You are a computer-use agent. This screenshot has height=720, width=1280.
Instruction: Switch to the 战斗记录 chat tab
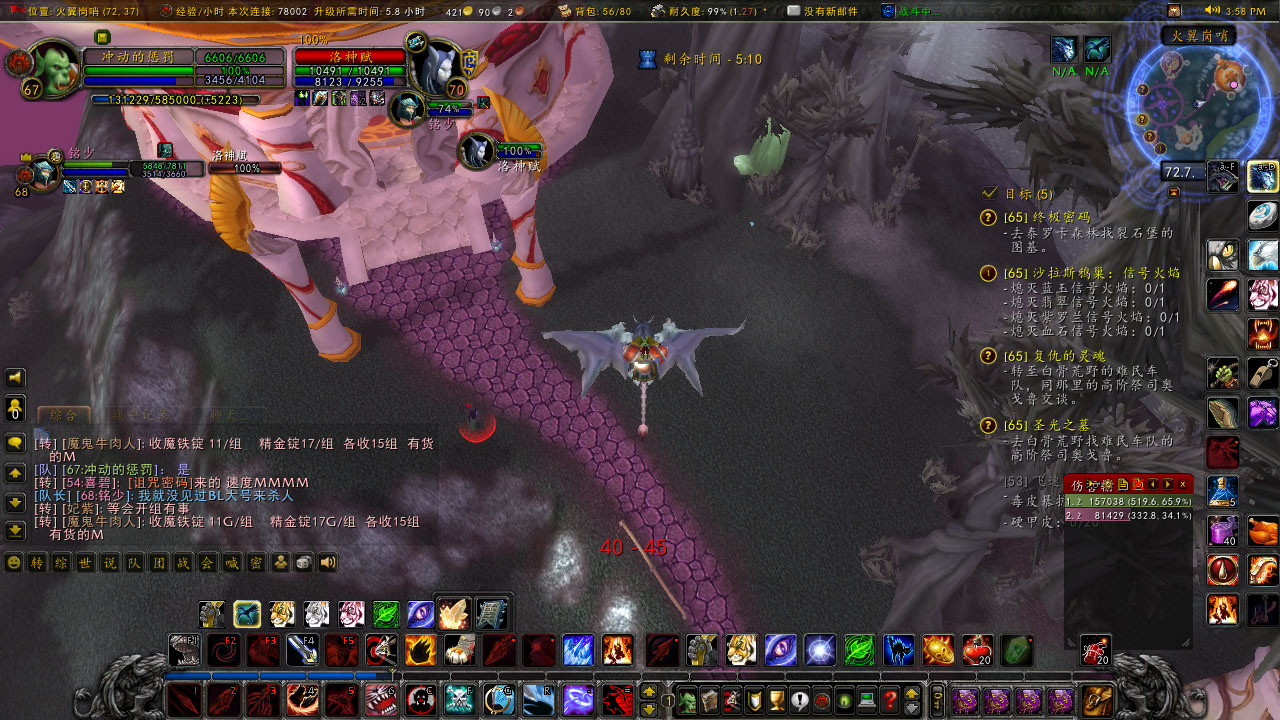(140, 414)
